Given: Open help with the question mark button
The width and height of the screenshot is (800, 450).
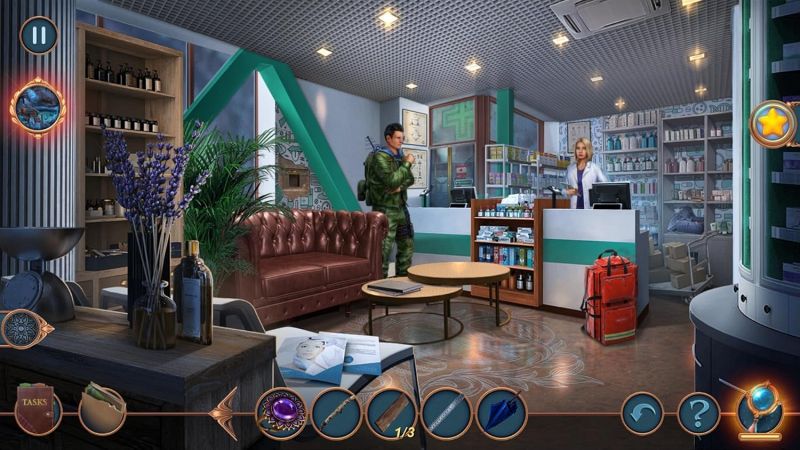Looking at the screenshot, I should (698, 412).
